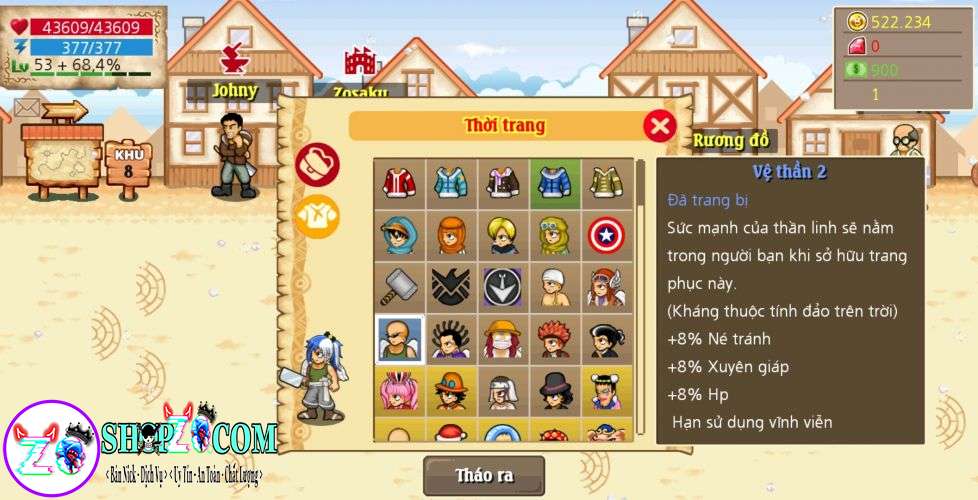Select the olive green jacket
This screenshot has width=978, height=500.
607,183
